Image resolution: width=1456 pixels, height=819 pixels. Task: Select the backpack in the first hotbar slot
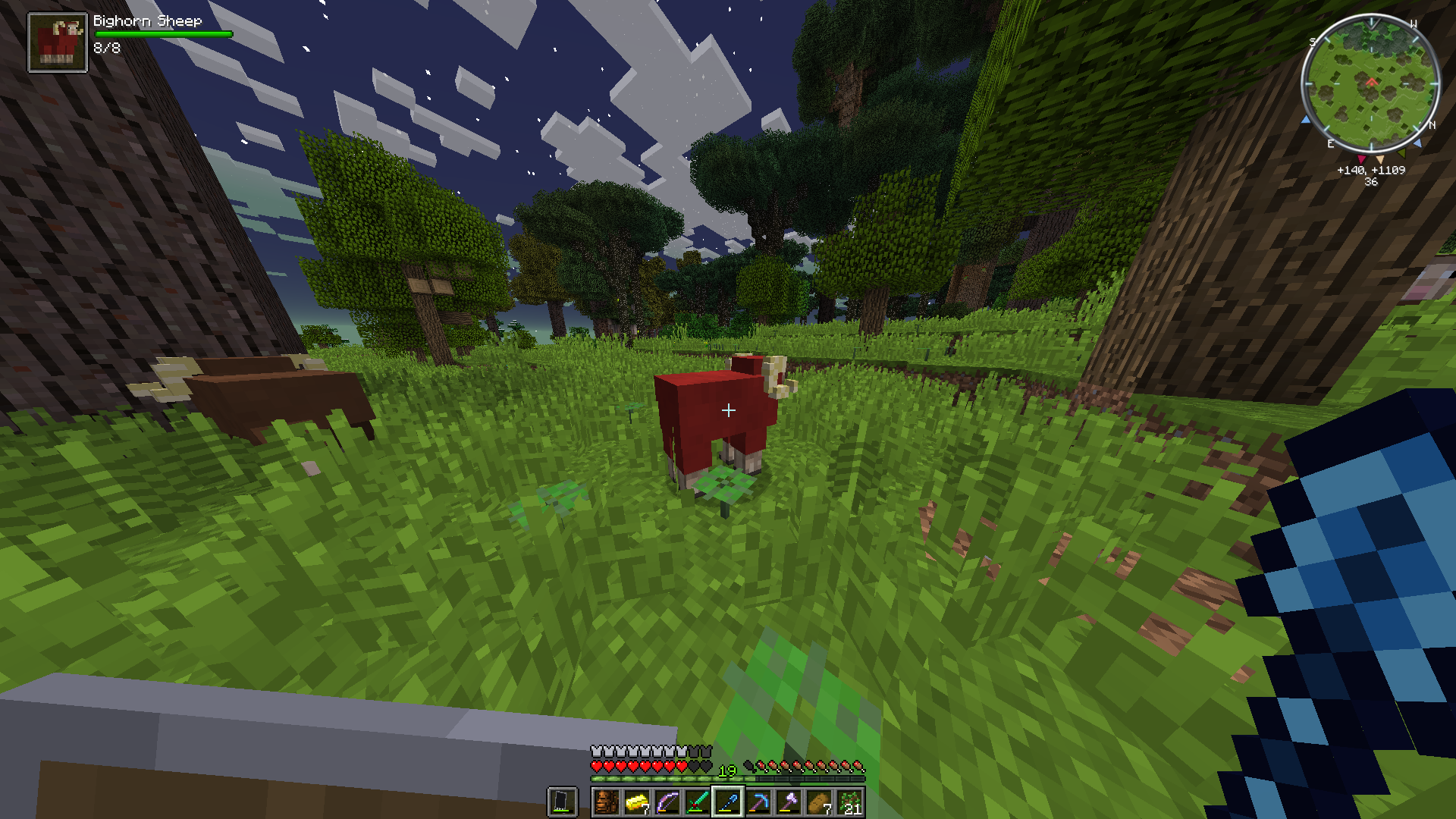point(607,802)
